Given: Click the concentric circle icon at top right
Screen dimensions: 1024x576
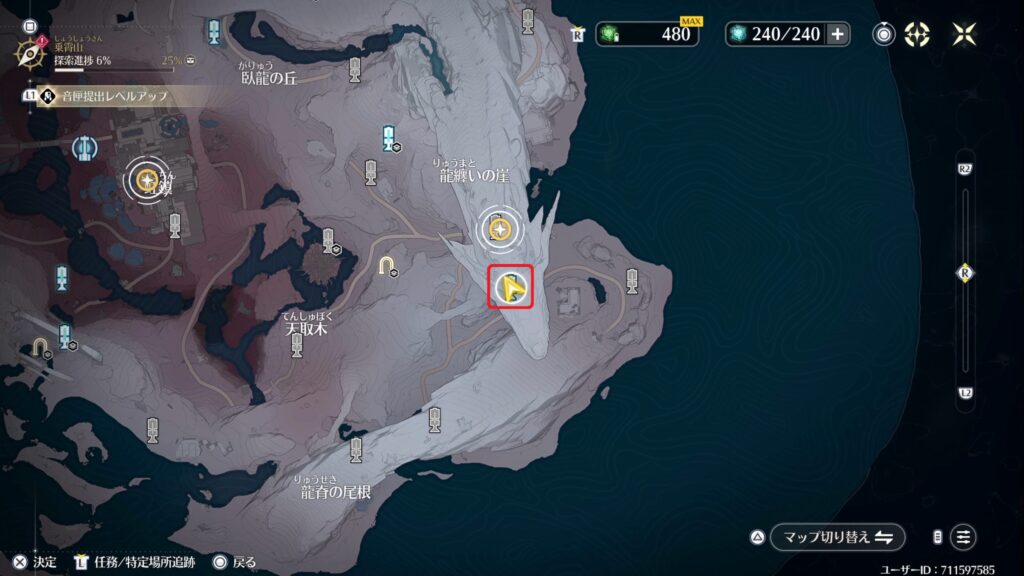Looking at the screenshot, I should [884, 34].
